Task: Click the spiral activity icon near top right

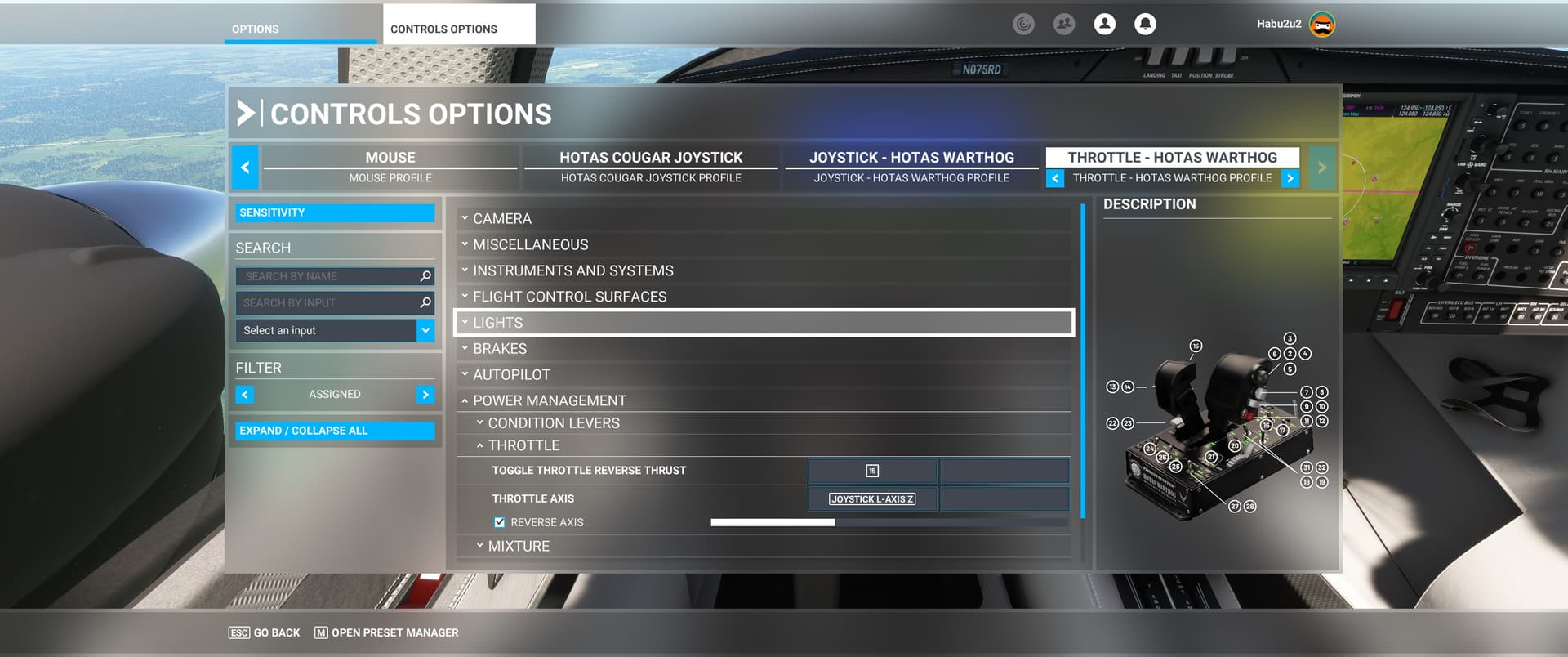Action: [x=1024, y=24]
